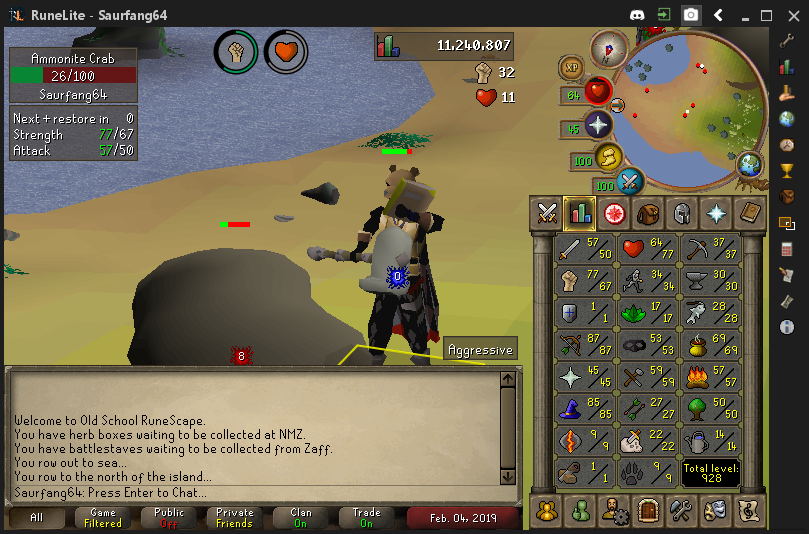
Task: Show the Prayer tab
Action: pos(715,212)
